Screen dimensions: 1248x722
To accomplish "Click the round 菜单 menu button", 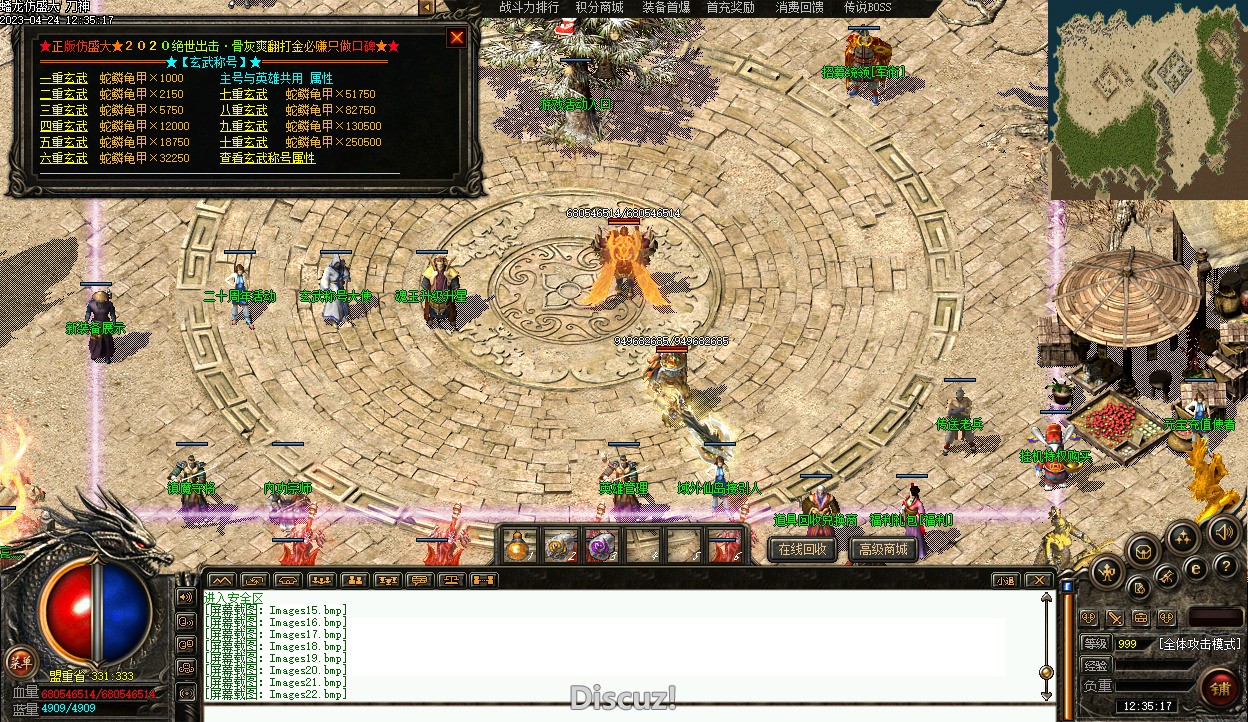I will [x=19, y=660].
